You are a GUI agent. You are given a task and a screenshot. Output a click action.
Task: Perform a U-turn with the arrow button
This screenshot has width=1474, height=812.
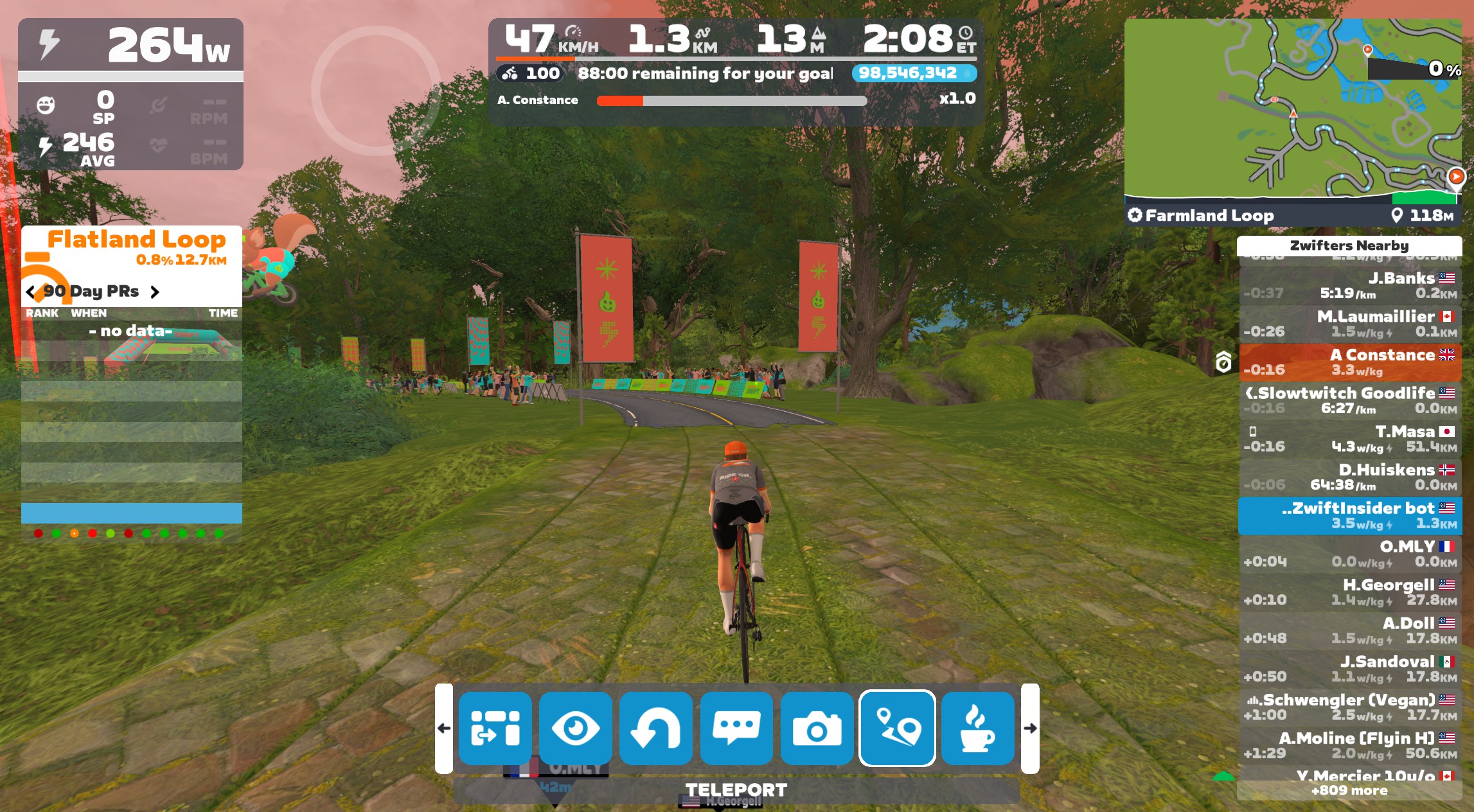click(655, 728)
